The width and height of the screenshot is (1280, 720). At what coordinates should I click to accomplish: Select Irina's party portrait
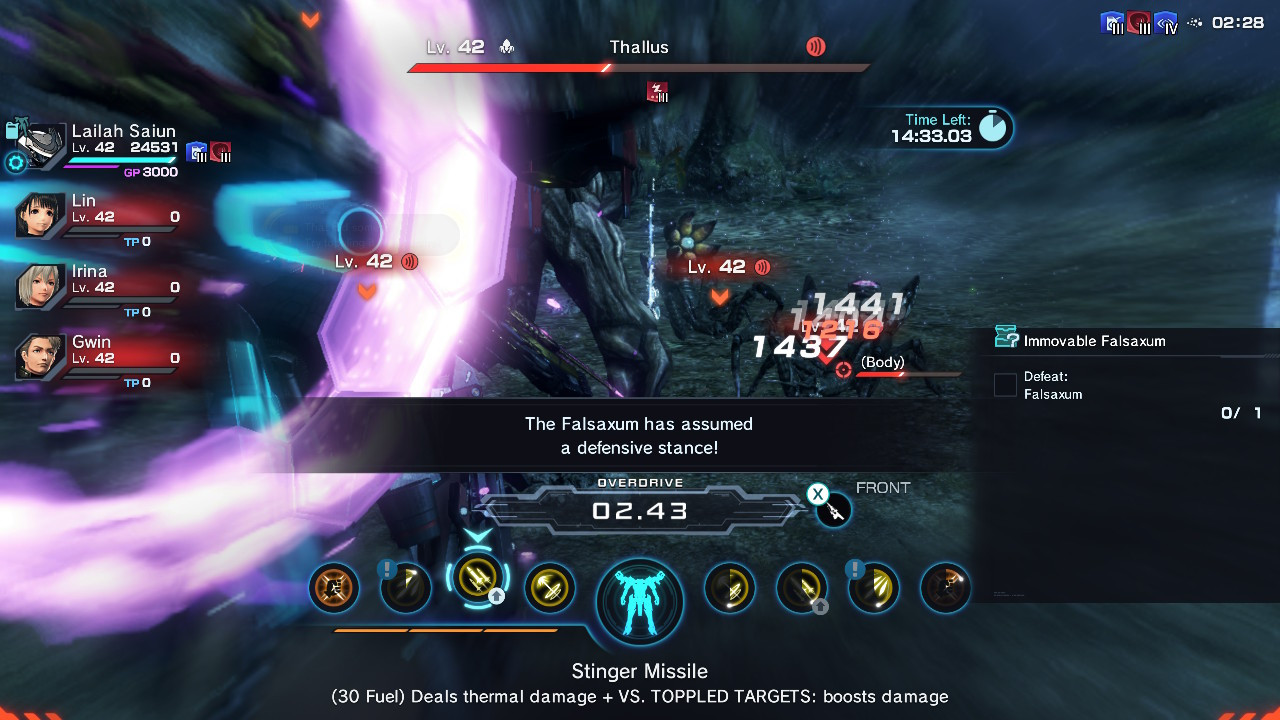click(41, 286)
